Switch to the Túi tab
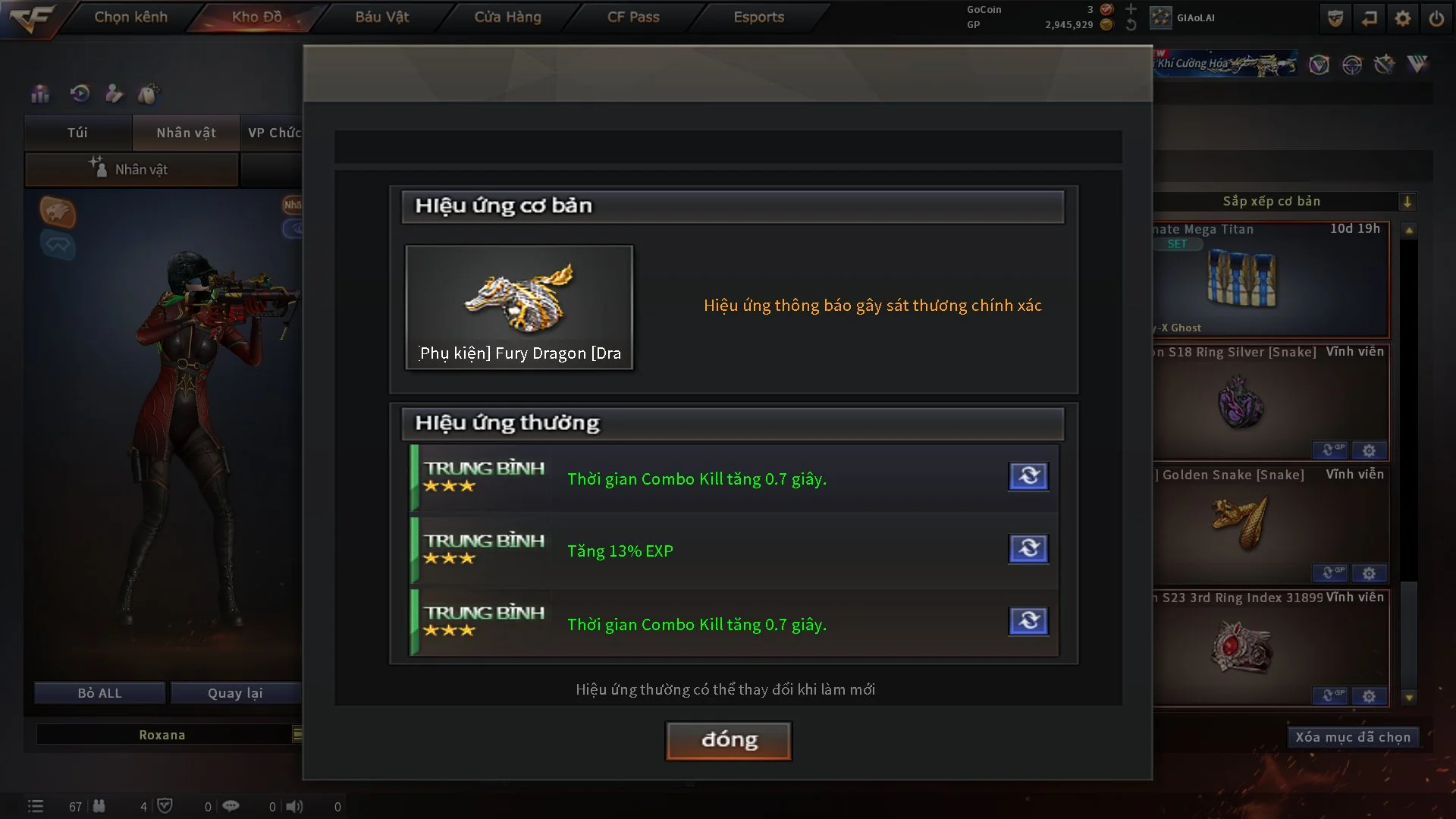Screen dimensions: 1456x819 [77, 133]
